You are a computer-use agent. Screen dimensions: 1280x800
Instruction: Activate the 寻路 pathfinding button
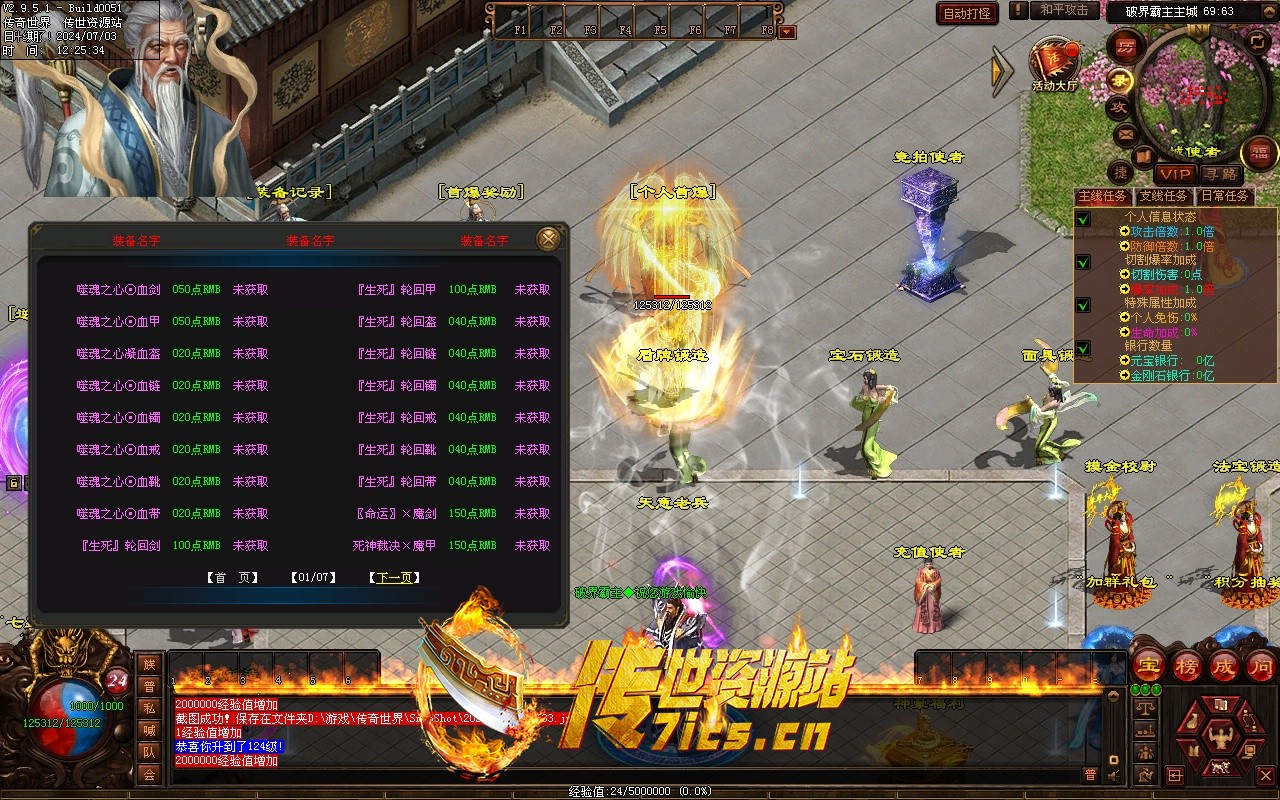1219,174
